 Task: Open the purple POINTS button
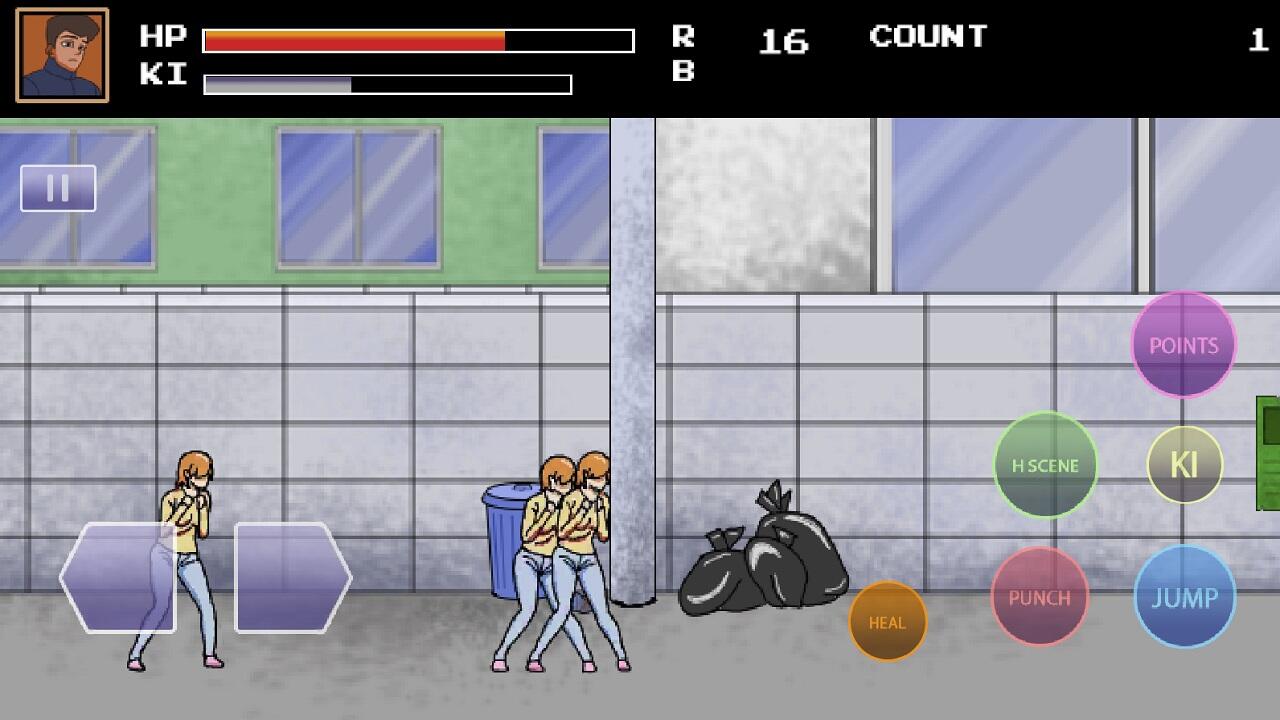tap(1183, 345)
